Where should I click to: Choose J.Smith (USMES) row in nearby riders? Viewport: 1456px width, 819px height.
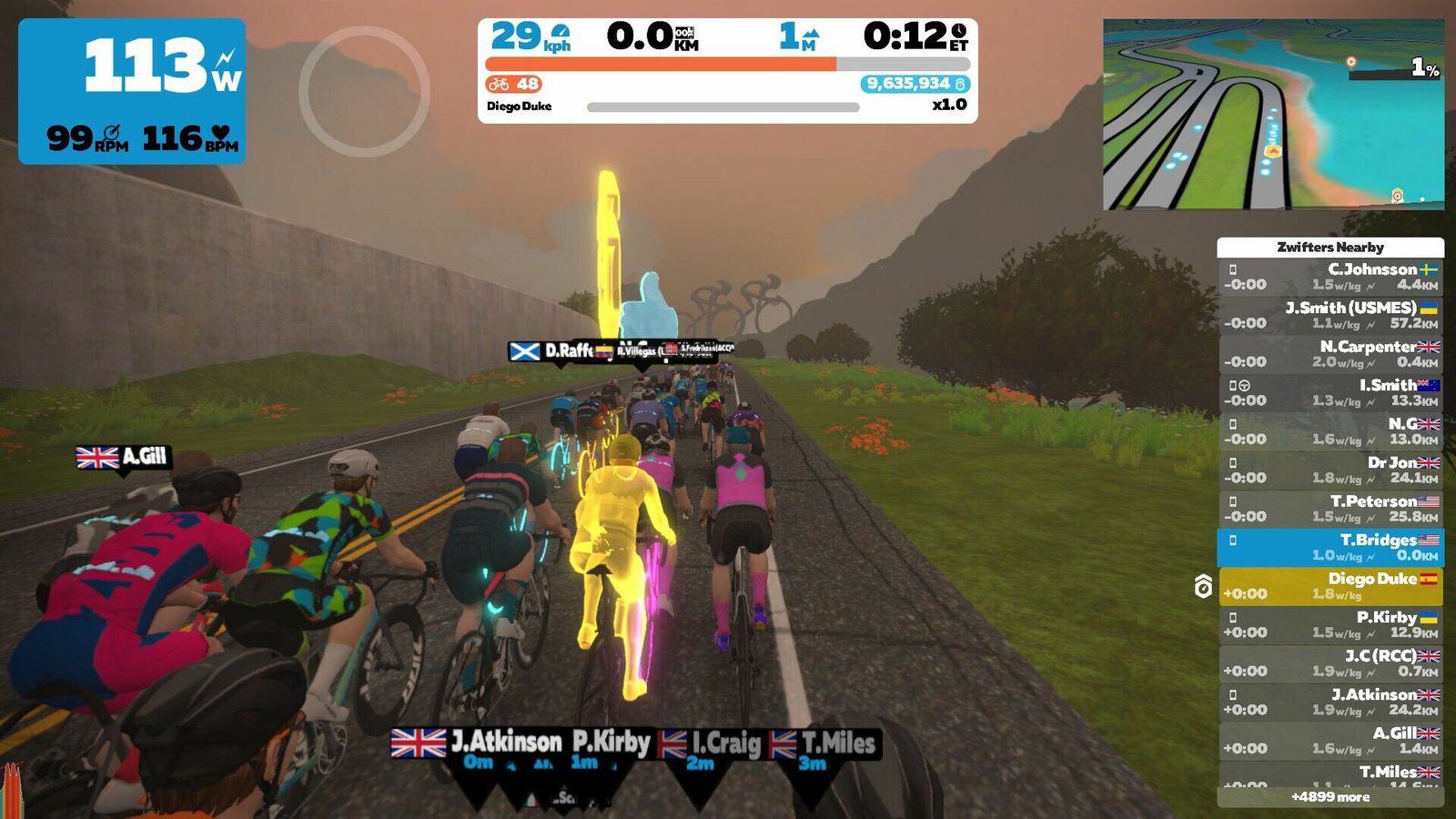click(x=1330, y=315)
